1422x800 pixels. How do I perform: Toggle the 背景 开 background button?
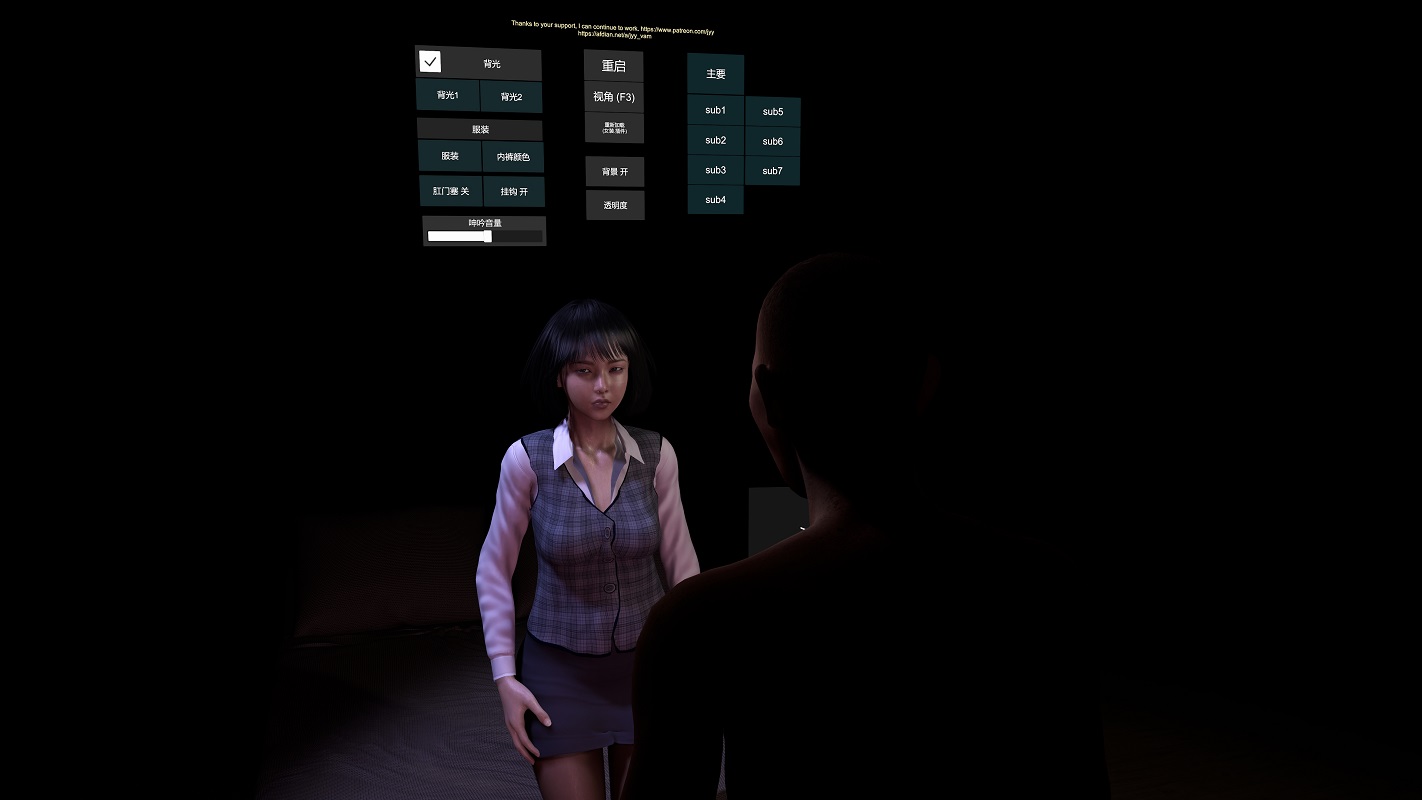tap(615, 172)
